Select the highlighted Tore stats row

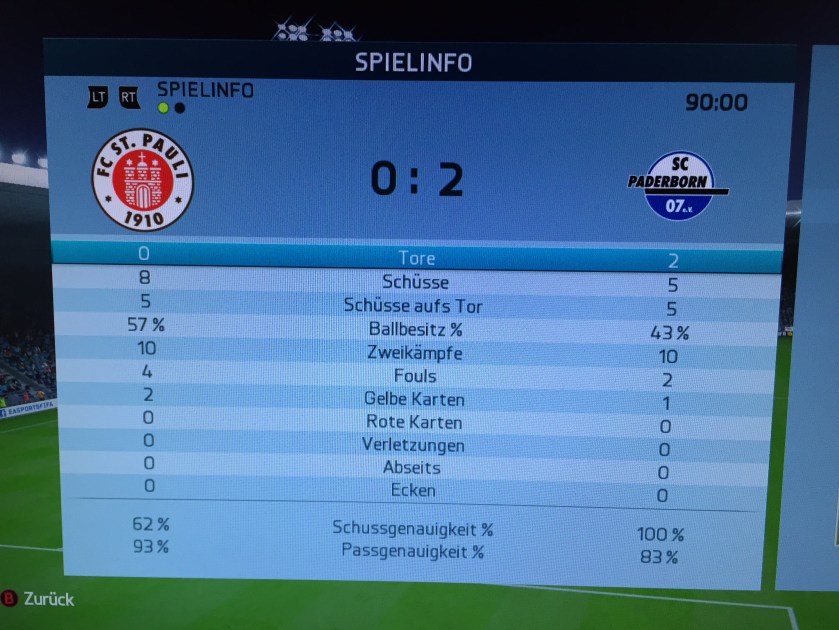click(x=416, y=258)
